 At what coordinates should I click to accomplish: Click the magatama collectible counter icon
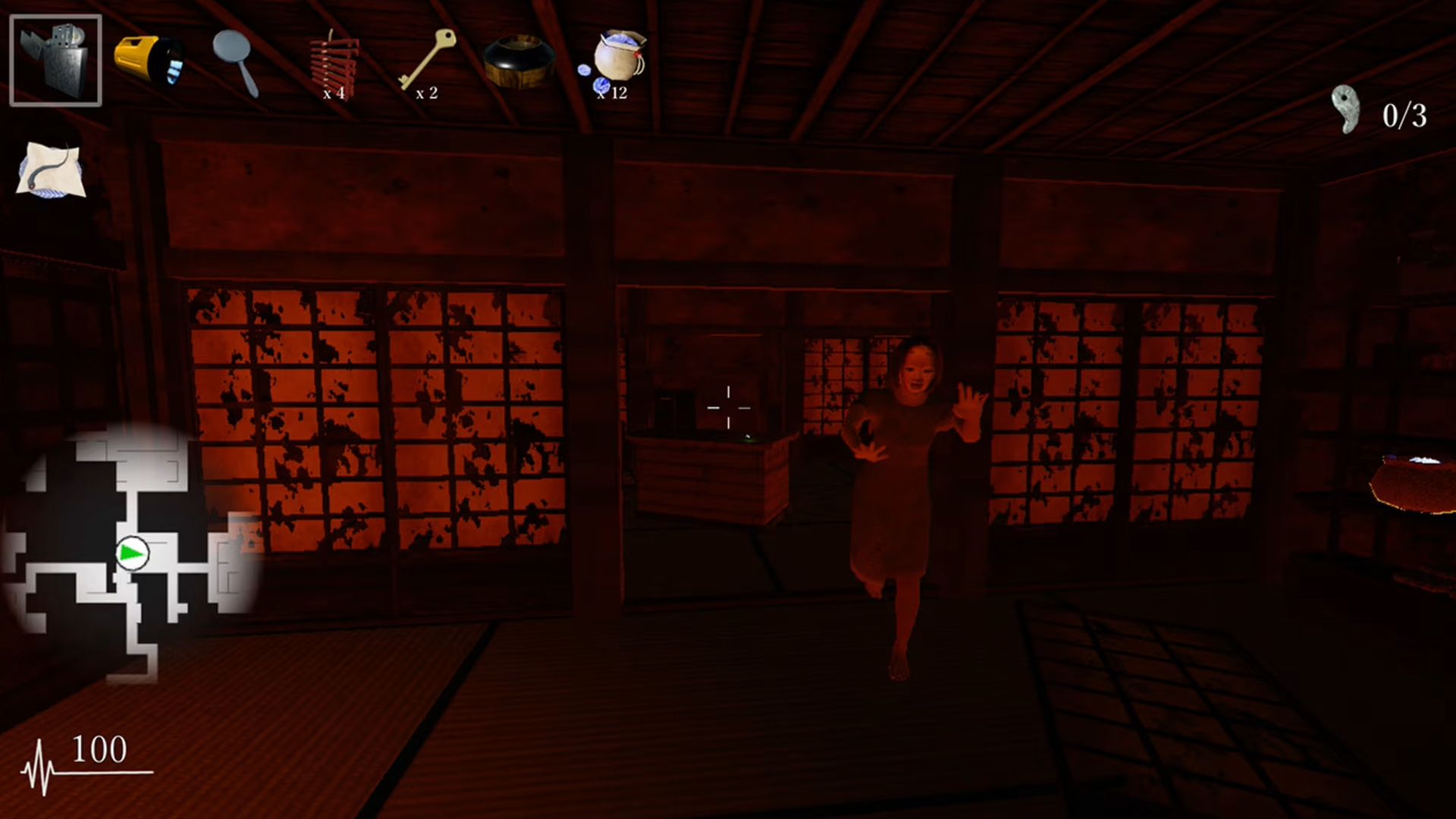click(1346, 111)
